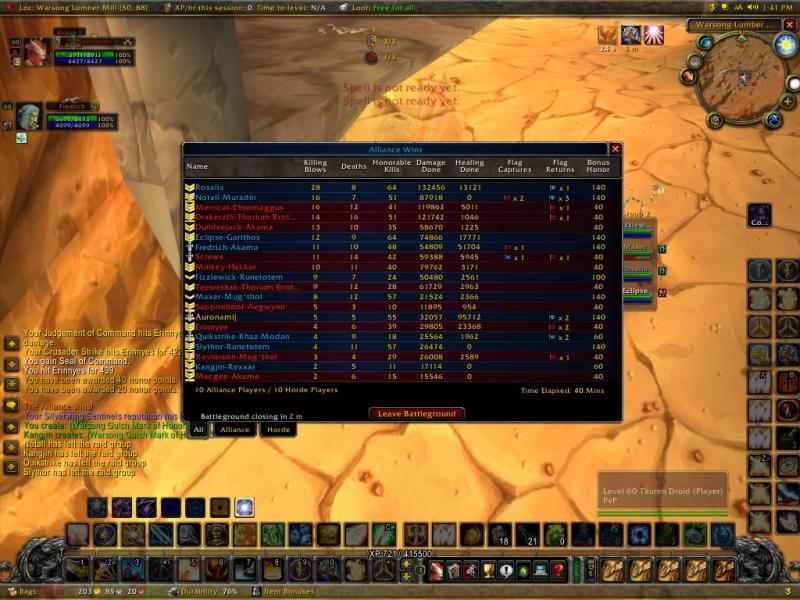Click the circular minimap
This screenshot has width=800, height=600.
point(740,80)
